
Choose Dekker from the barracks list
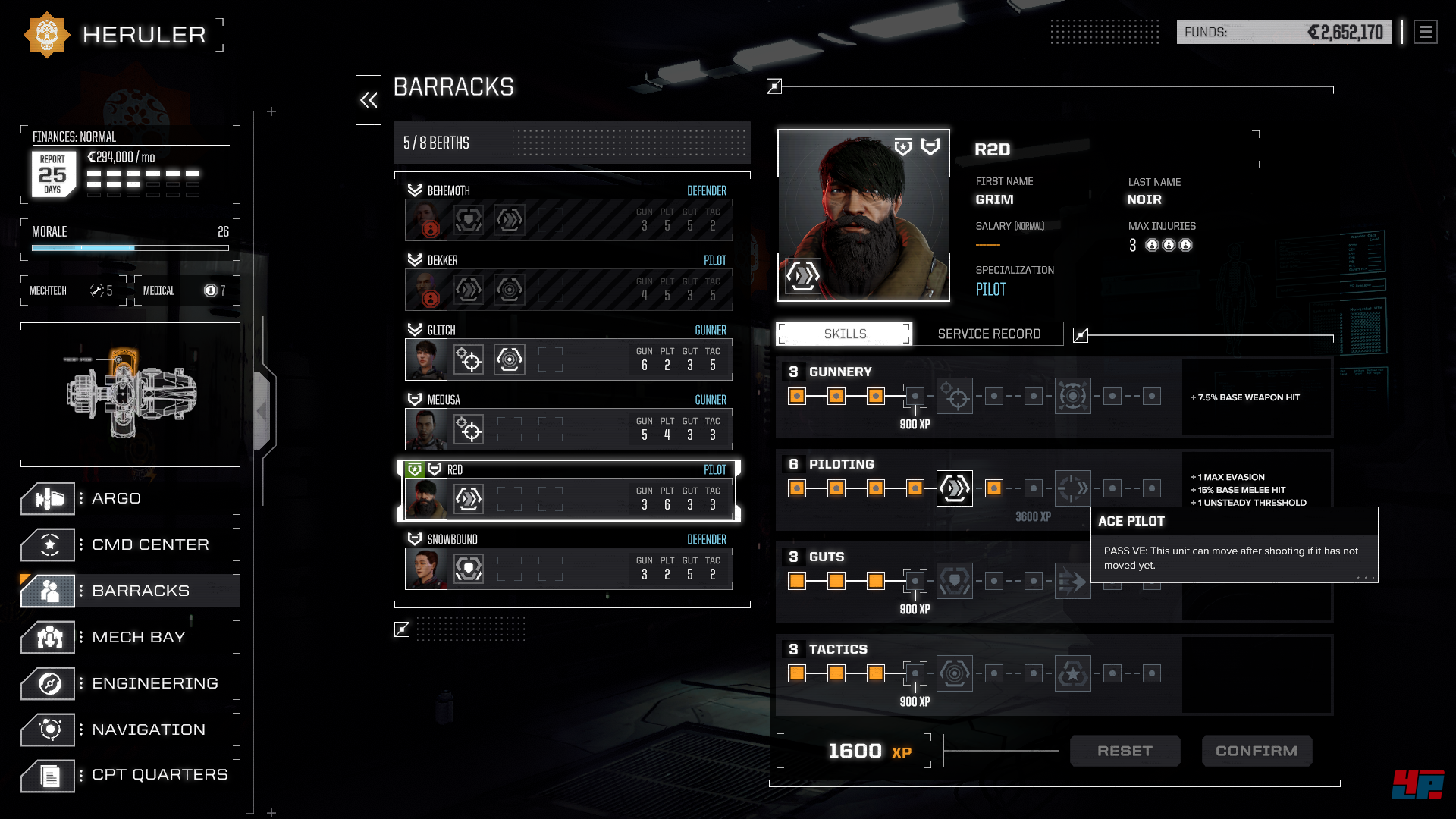tap(569, 281)
